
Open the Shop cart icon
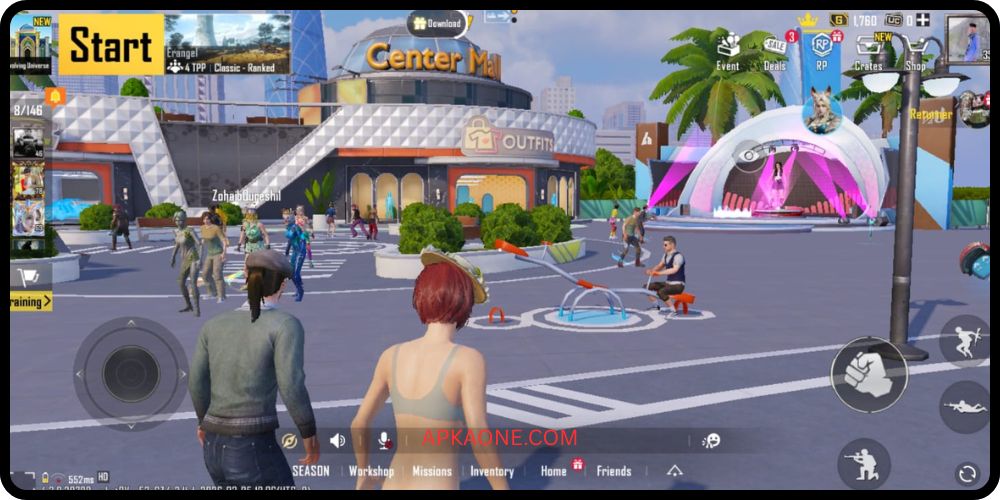[915, 50]
